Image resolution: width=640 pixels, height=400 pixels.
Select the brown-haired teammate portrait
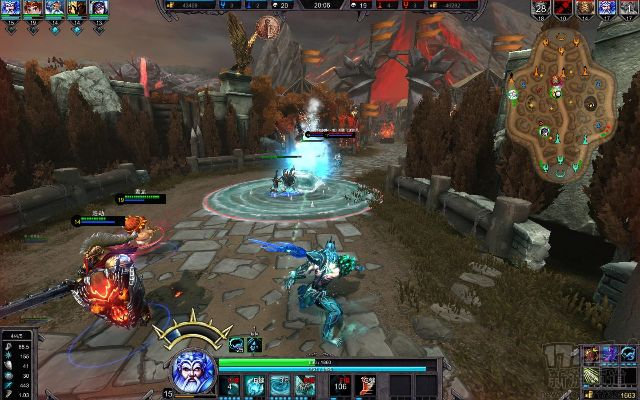pos(30,8)
